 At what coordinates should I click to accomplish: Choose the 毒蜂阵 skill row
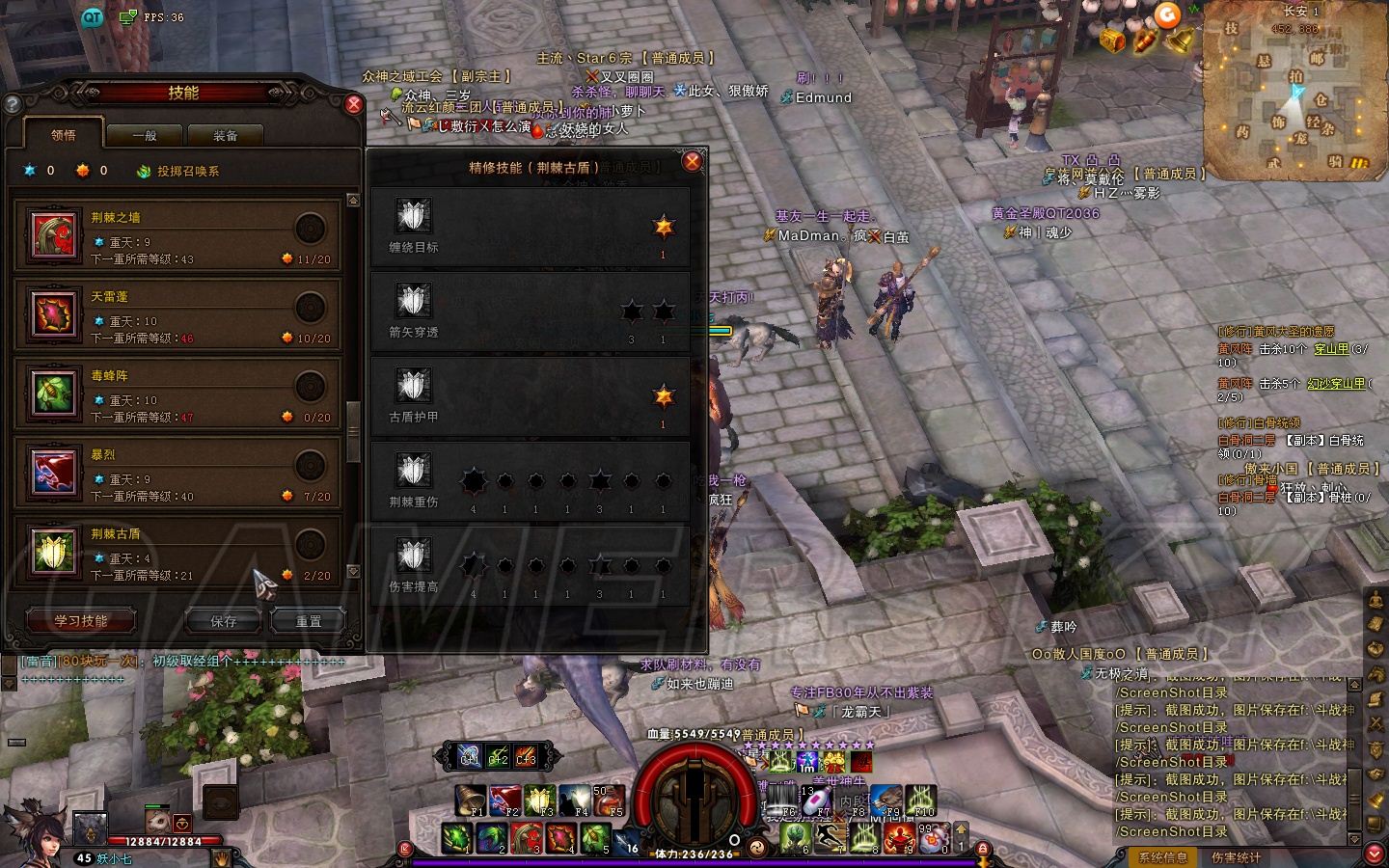pos(178,394)
